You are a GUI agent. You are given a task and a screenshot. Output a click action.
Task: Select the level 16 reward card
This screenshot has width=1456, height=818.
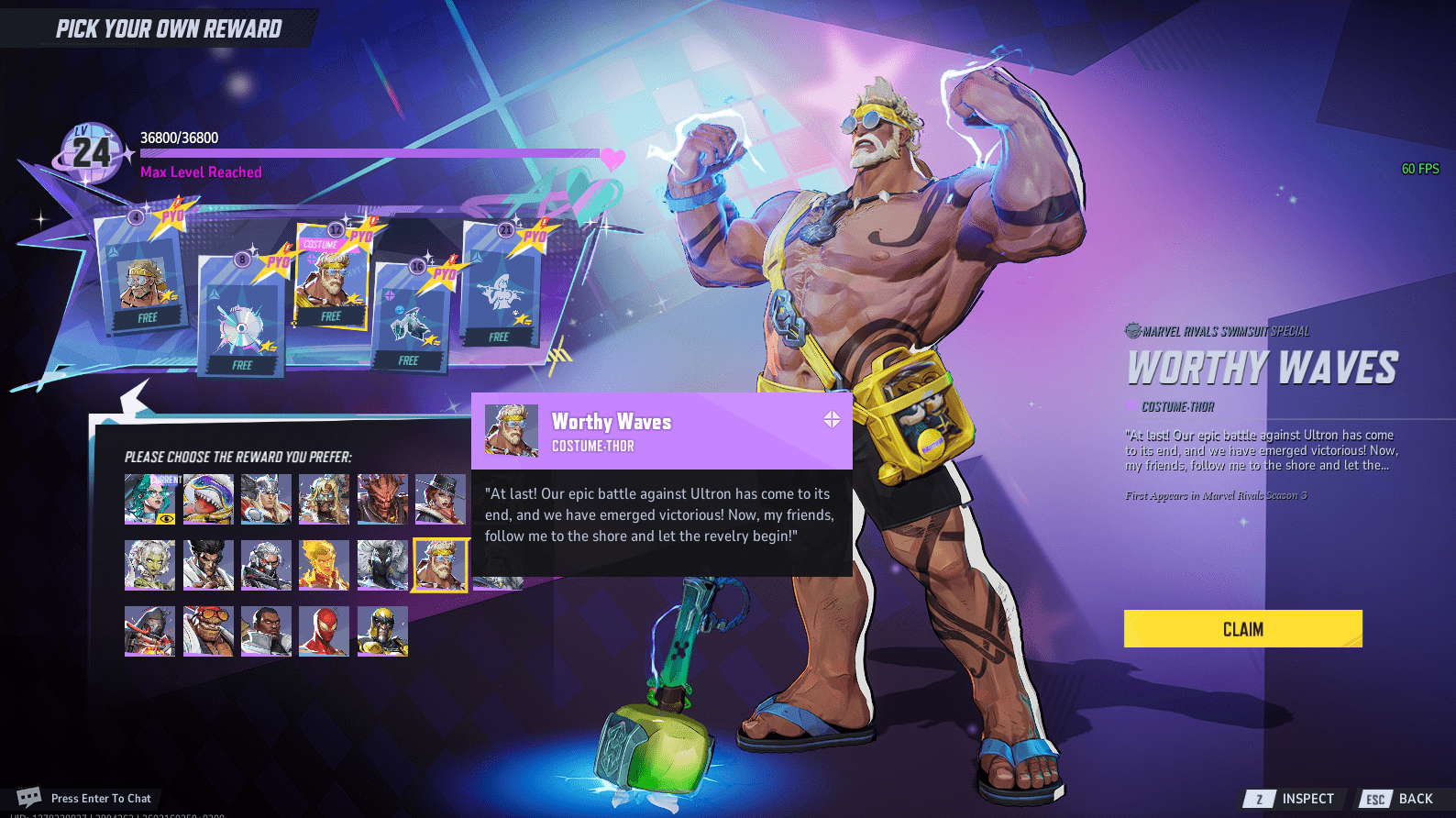[406, 316]
